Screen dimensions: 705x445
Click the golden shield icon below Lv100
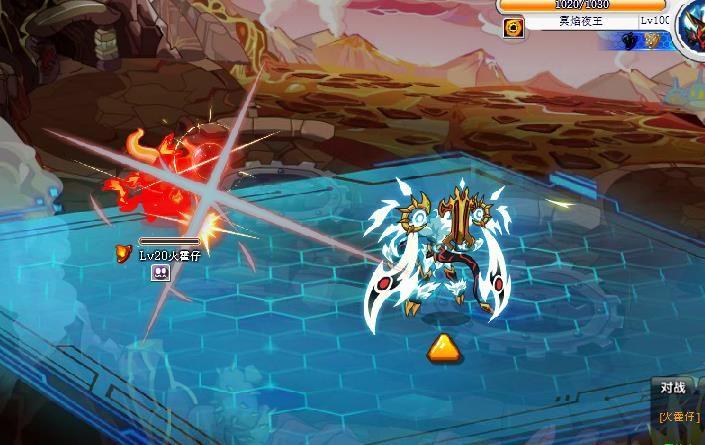pyautogui.click(x=651, y=42)
